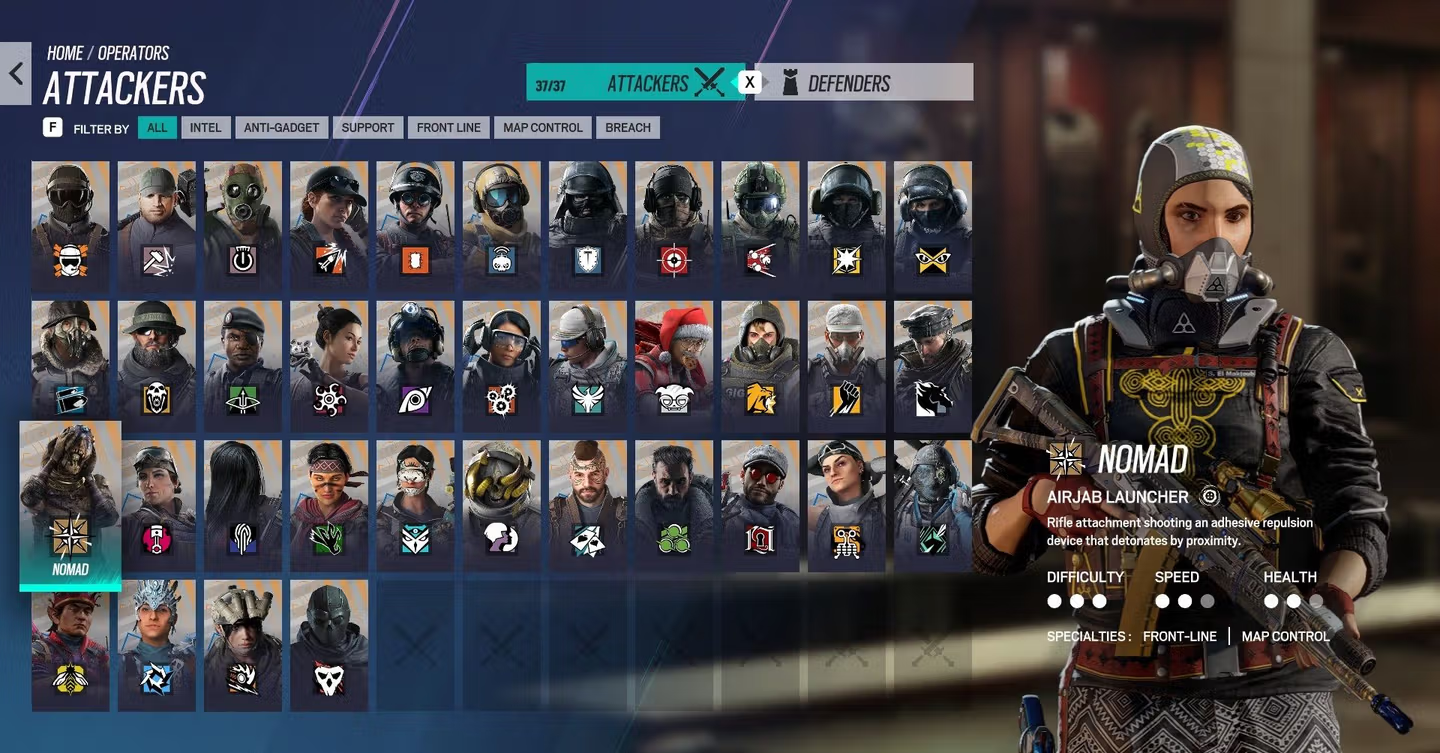Select the highlighted Nomad operator card

coord(70,504)
